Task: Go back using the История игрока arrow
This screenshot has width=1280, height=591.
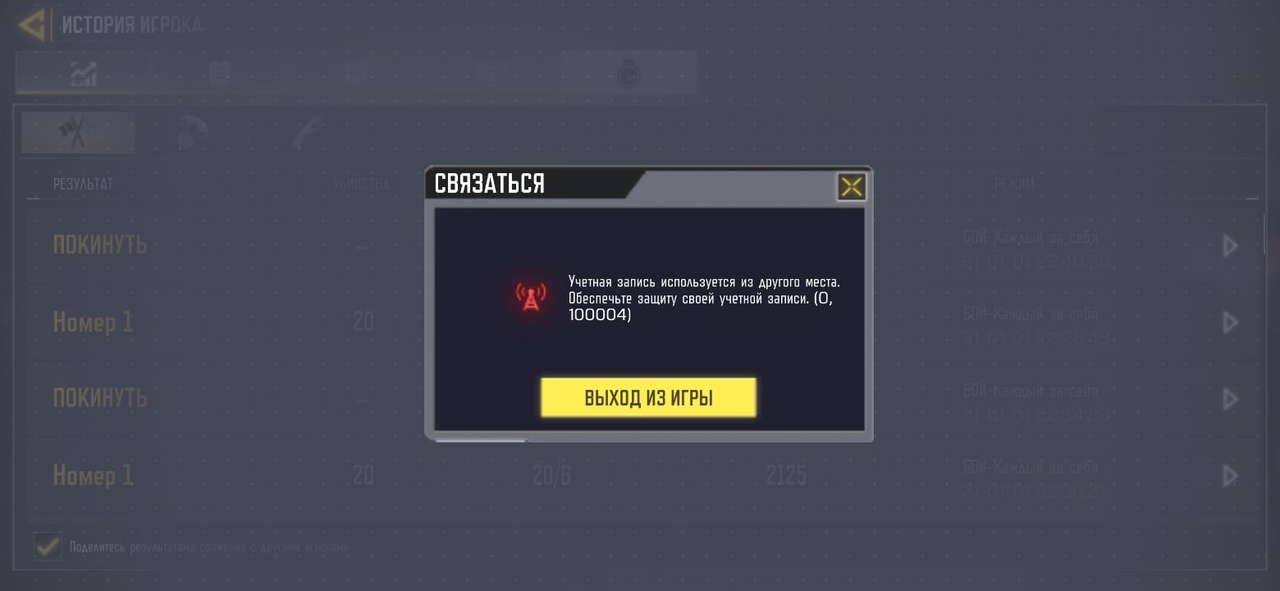Action: pyautogui.click(x=32, y=25)
